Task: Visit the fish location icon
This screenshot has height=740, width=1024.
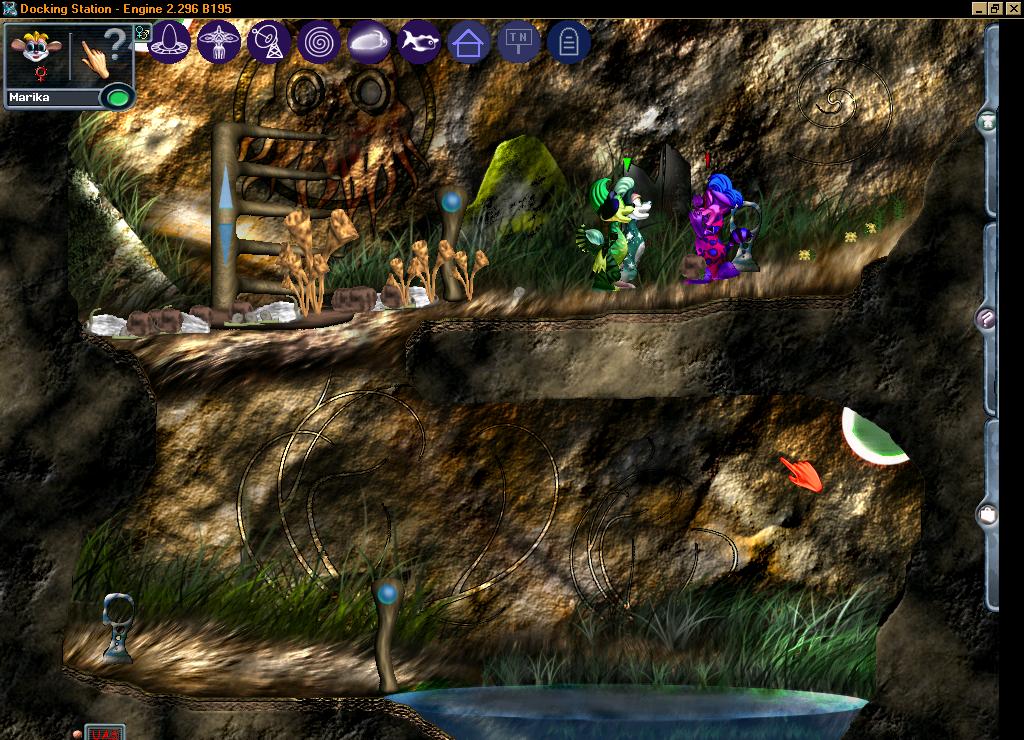Action: pos(419,43)
